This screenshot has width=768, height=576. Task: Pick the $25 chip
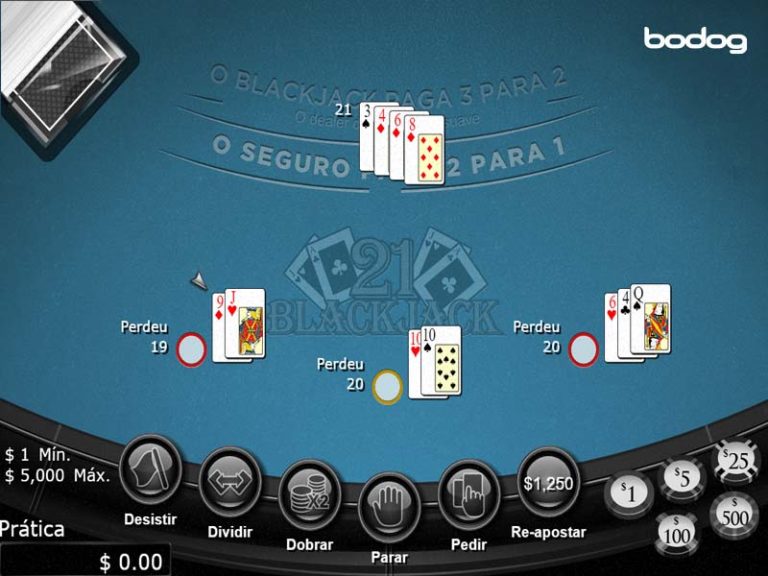[737, 461]
